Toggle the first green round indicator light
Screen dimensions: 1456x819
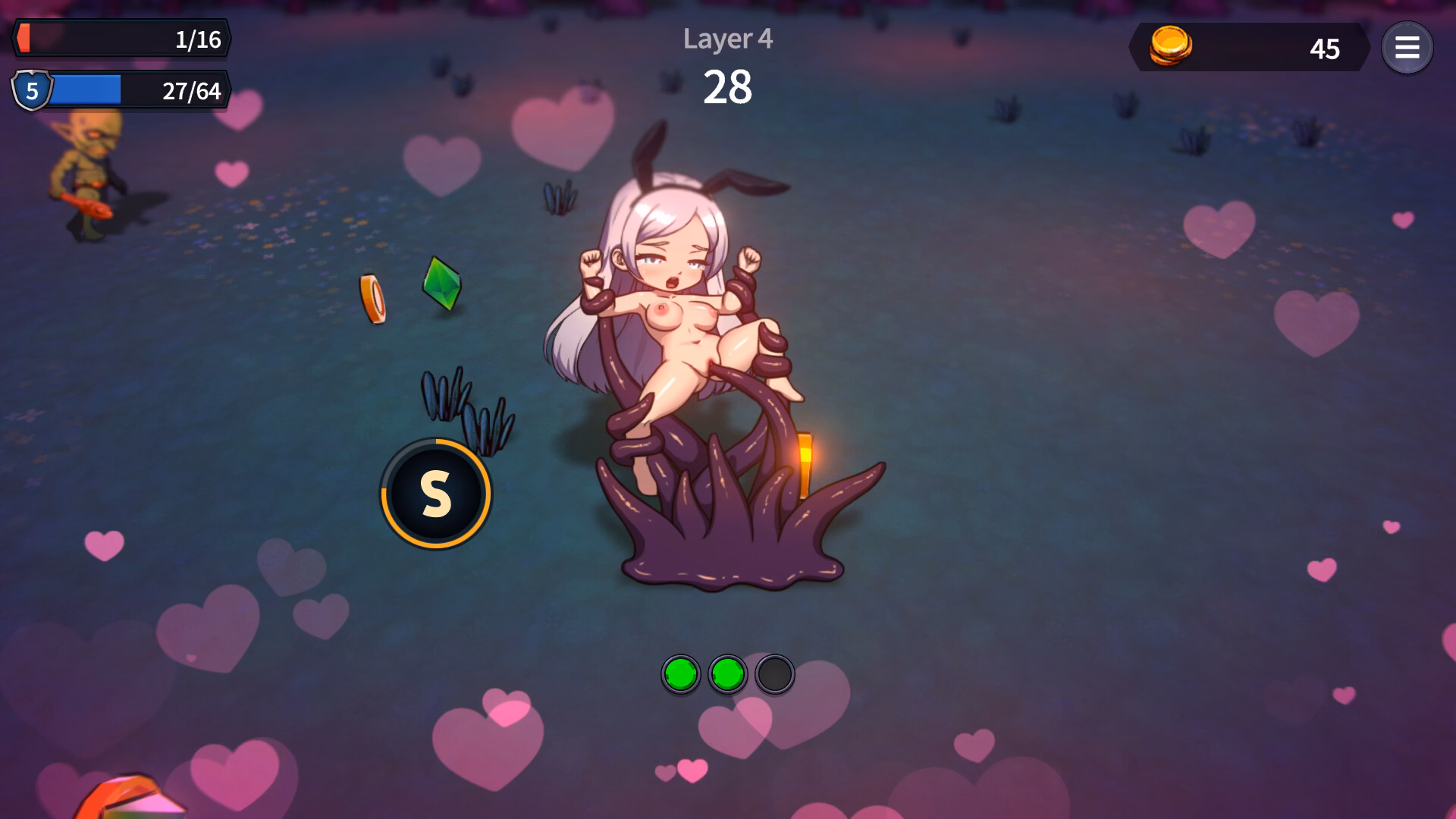681,674
